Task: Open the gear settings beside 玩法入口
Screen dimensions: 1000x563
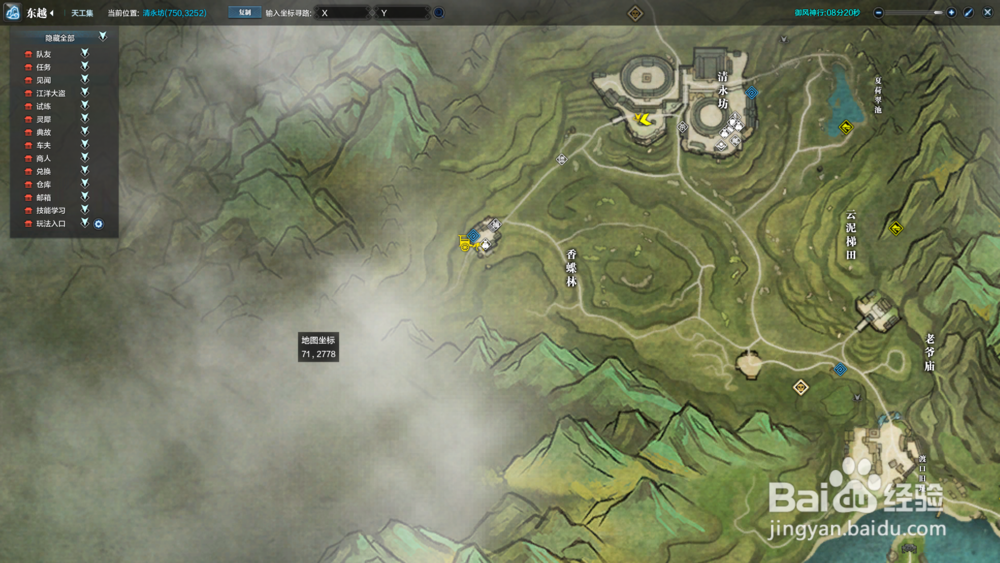Action: coord(99,224)
